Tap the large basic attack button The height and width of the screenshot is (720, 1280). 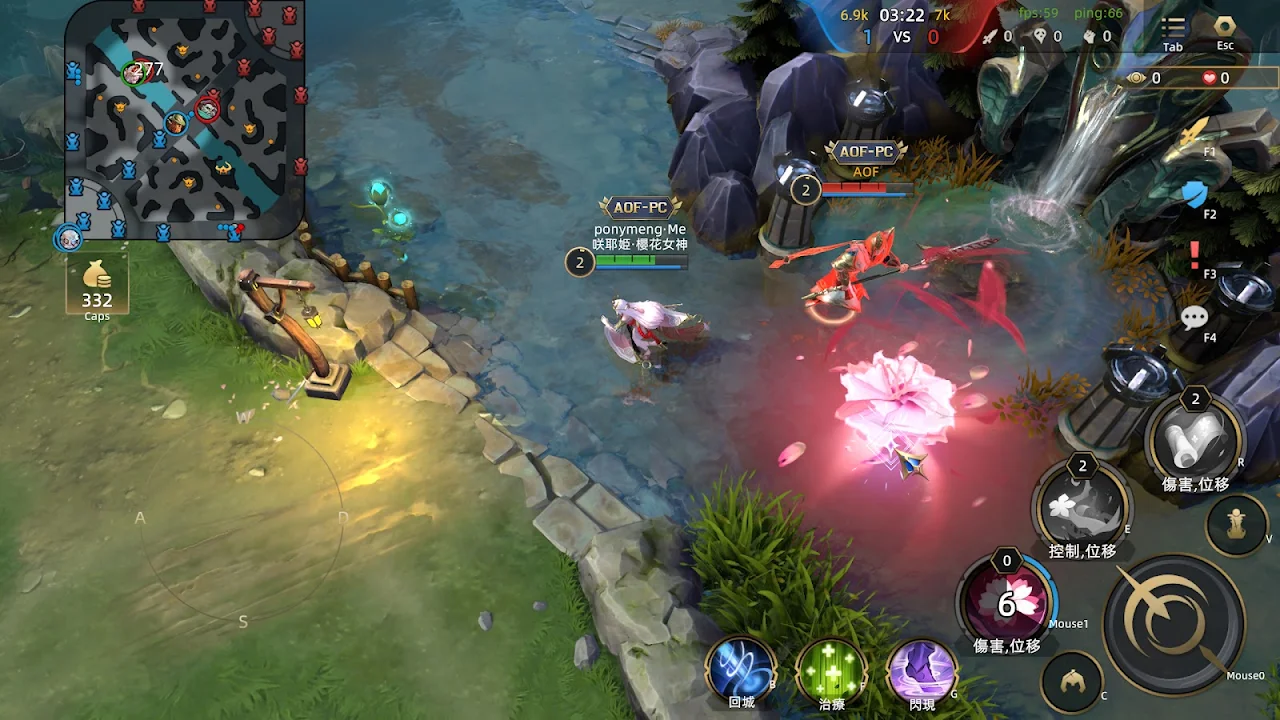1174,622
